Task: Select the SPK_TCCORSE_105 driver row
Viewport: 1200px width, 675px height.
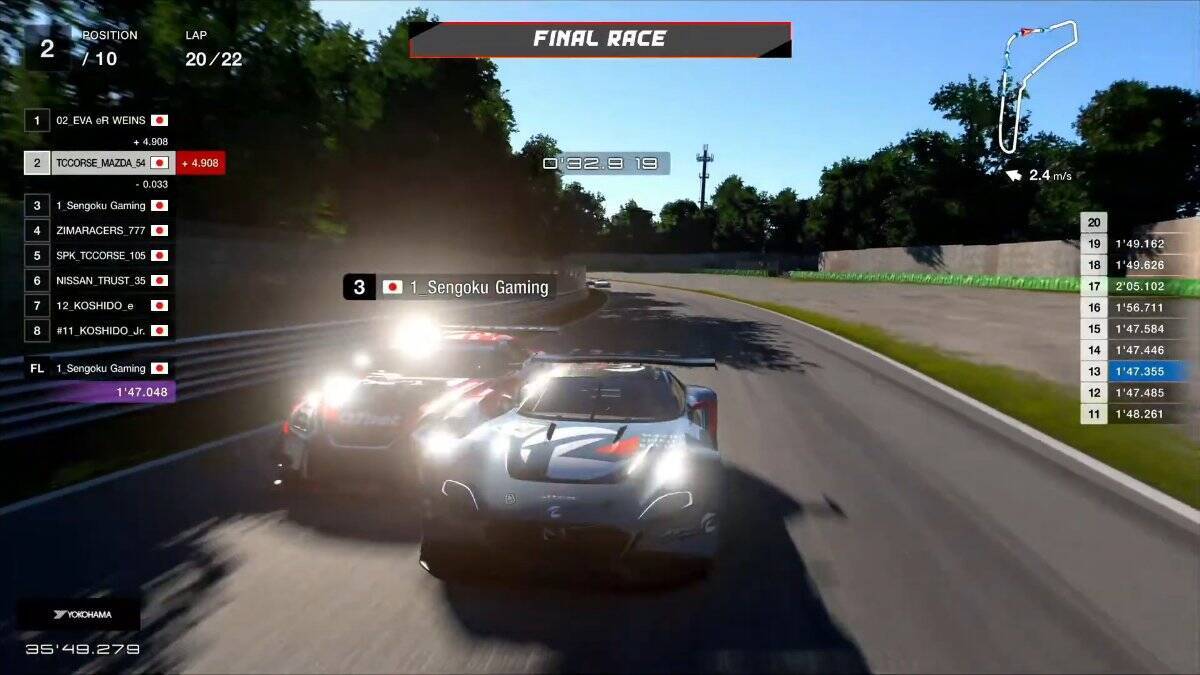Action: (100, 255)
